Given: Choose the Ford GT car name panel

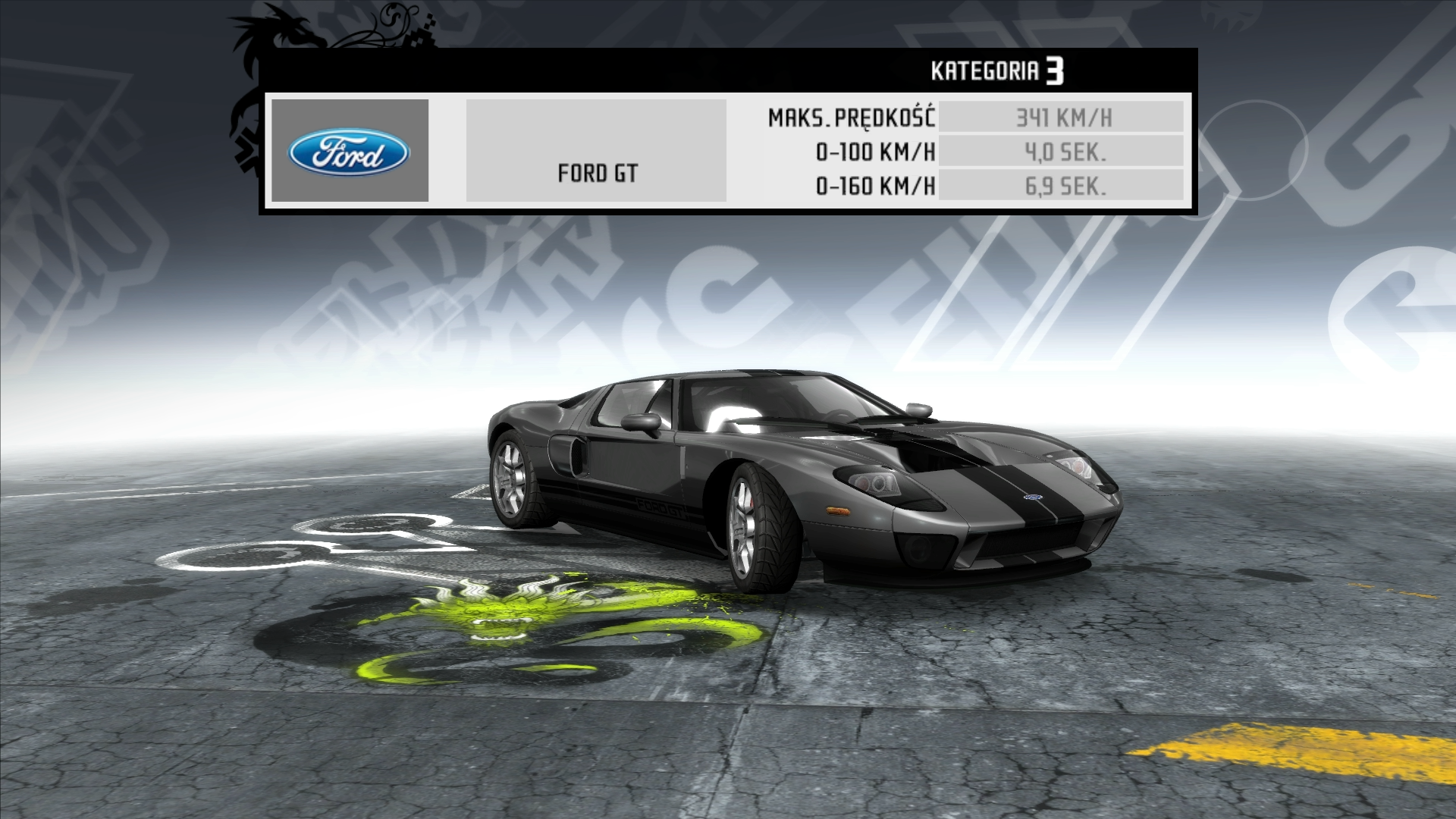Looking at the screenshot, I should [596, 151].
